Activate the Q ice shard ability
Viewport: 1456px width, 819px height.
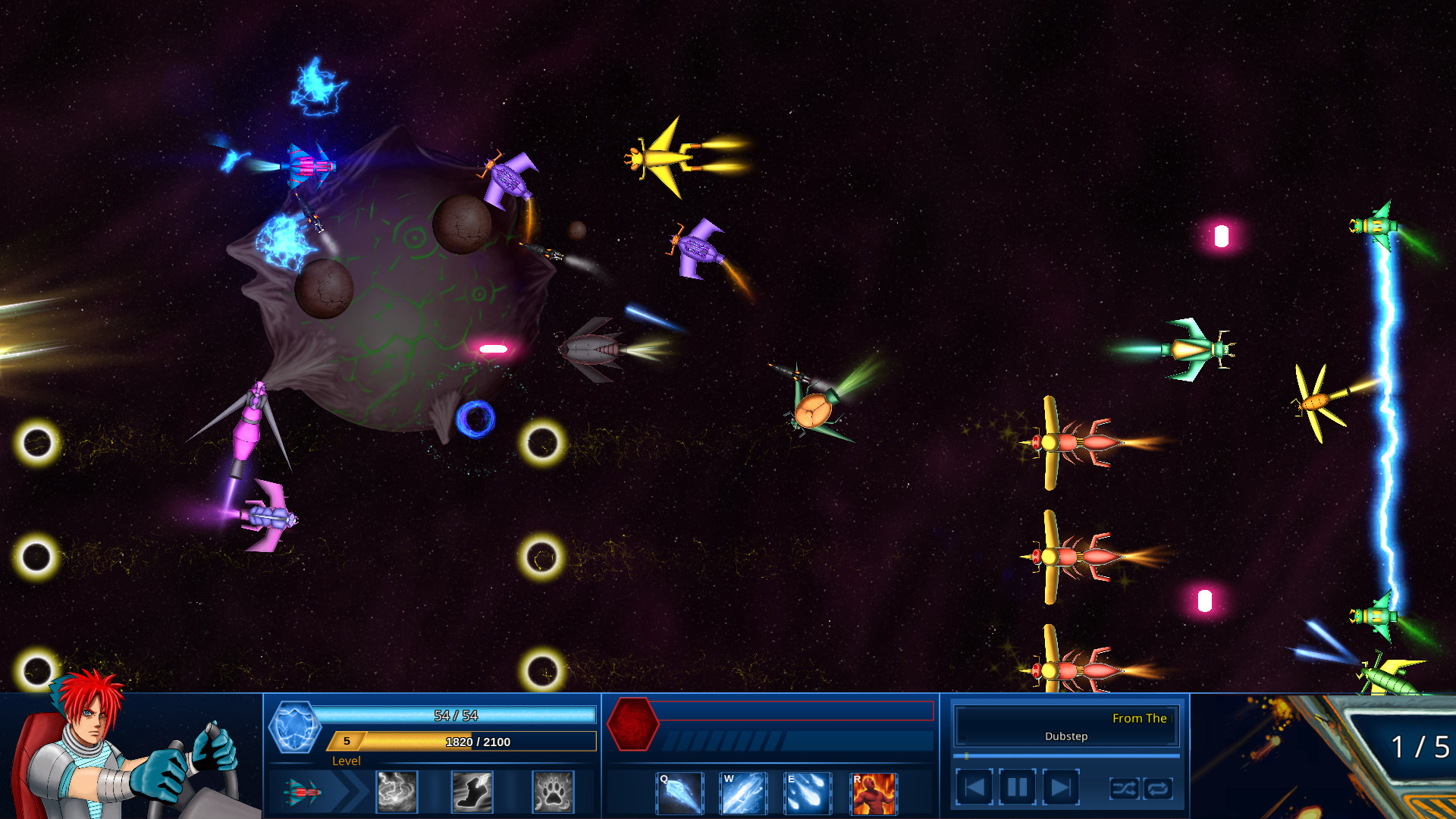[x=679, y=792]
